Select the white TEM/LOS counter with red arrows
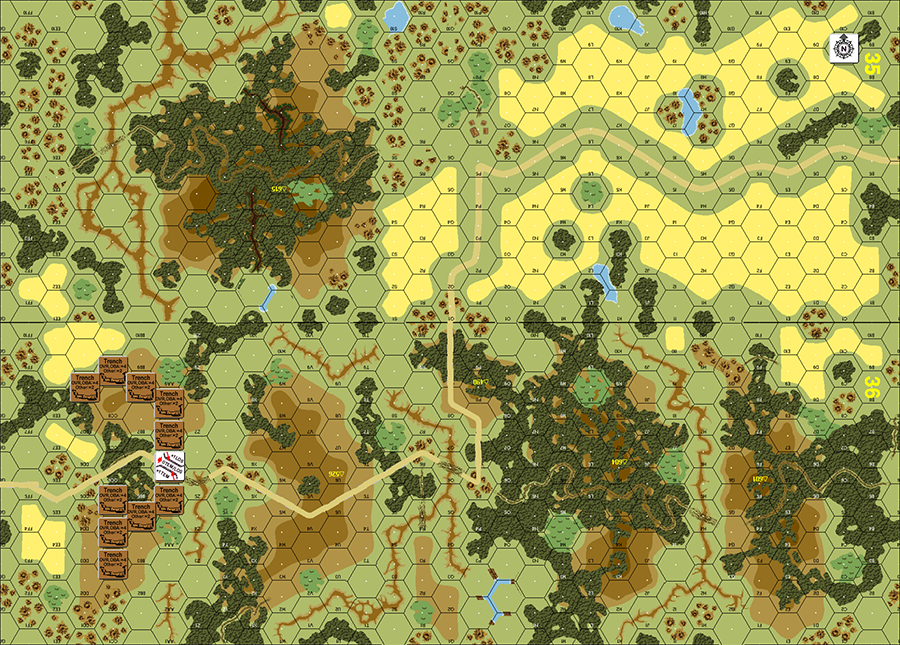The image size is (900, 645). coord(168,467)
